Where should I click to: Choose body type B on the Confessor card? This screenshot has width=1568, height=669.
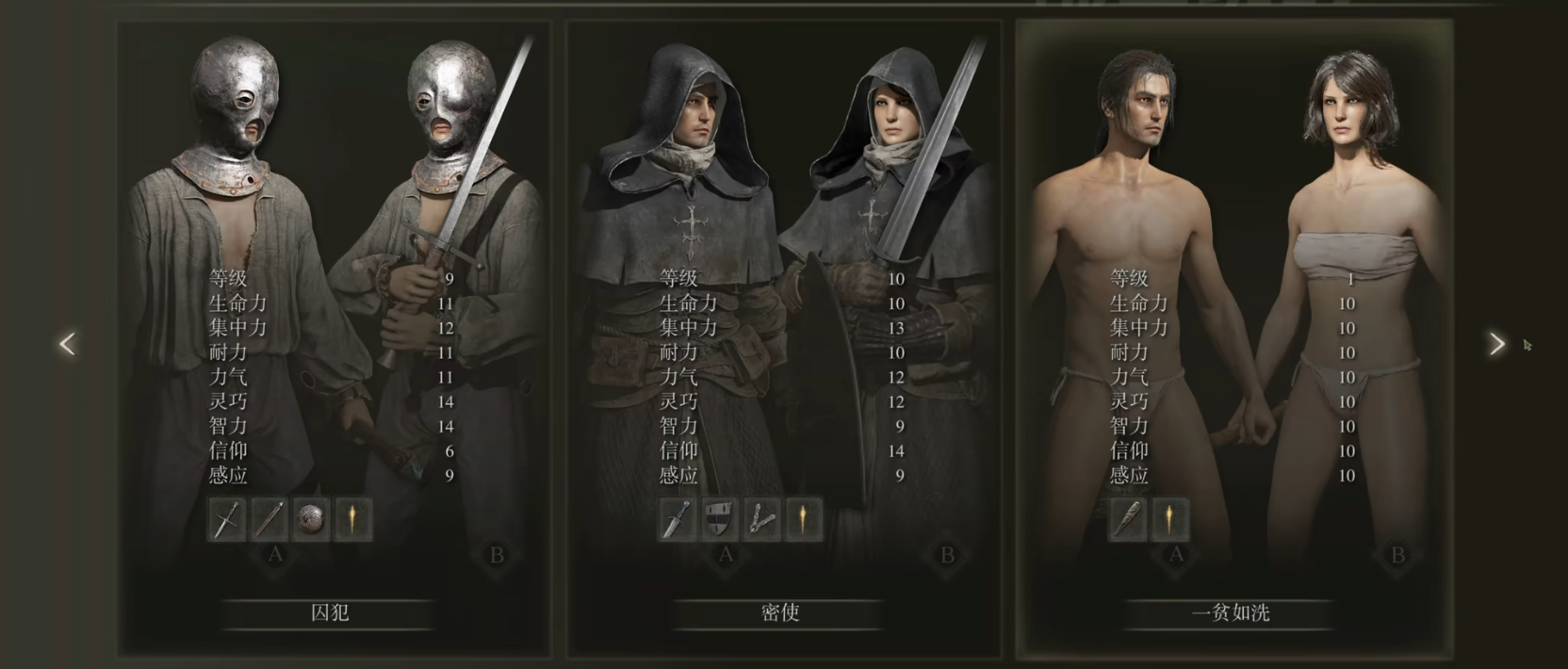(x=947, y=555)
